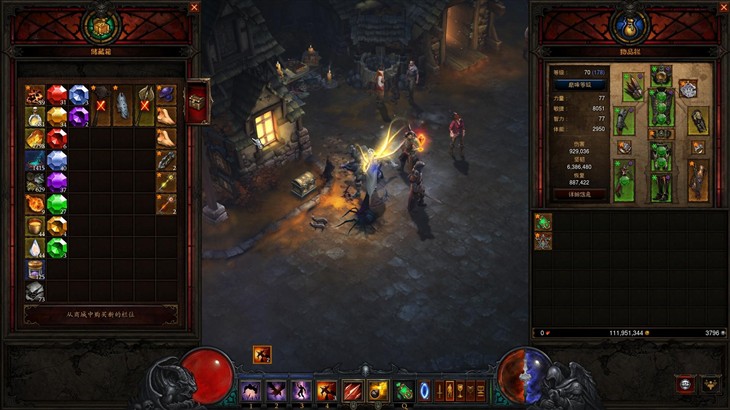
Task: Select the skull item in stash
Action: click(35, 291)
